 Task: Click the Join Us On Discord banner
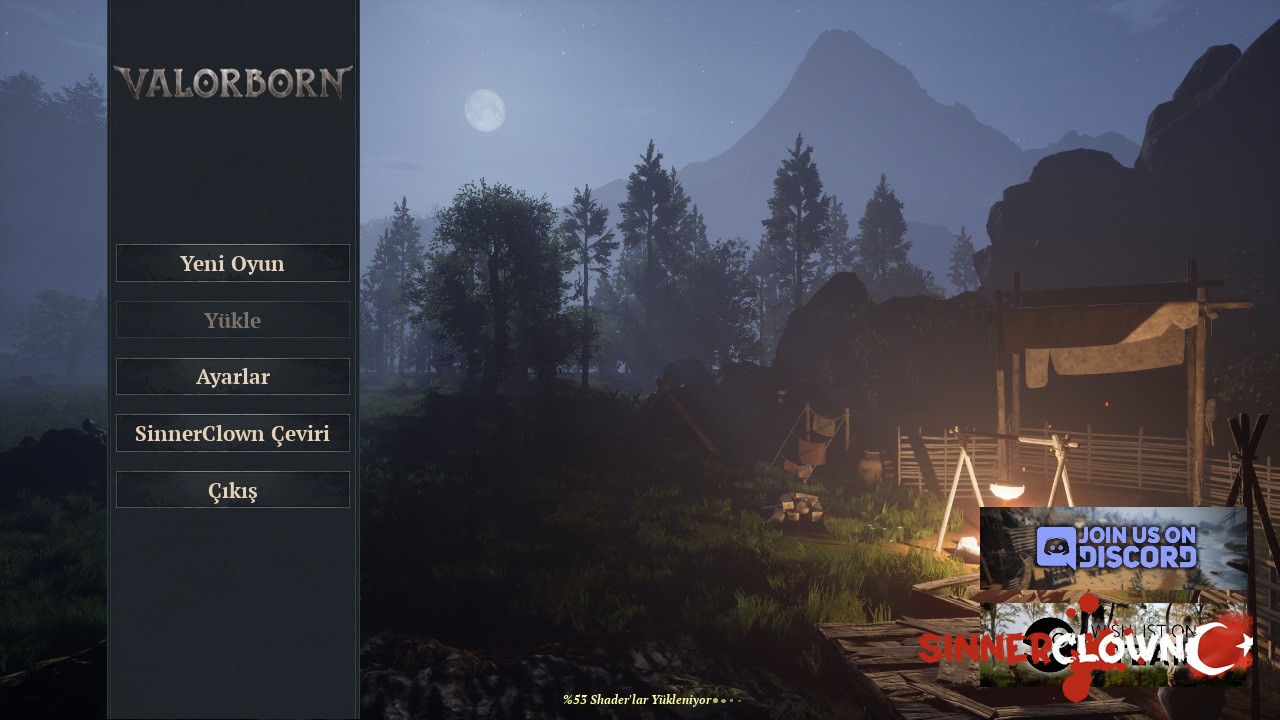point(1113,548)
